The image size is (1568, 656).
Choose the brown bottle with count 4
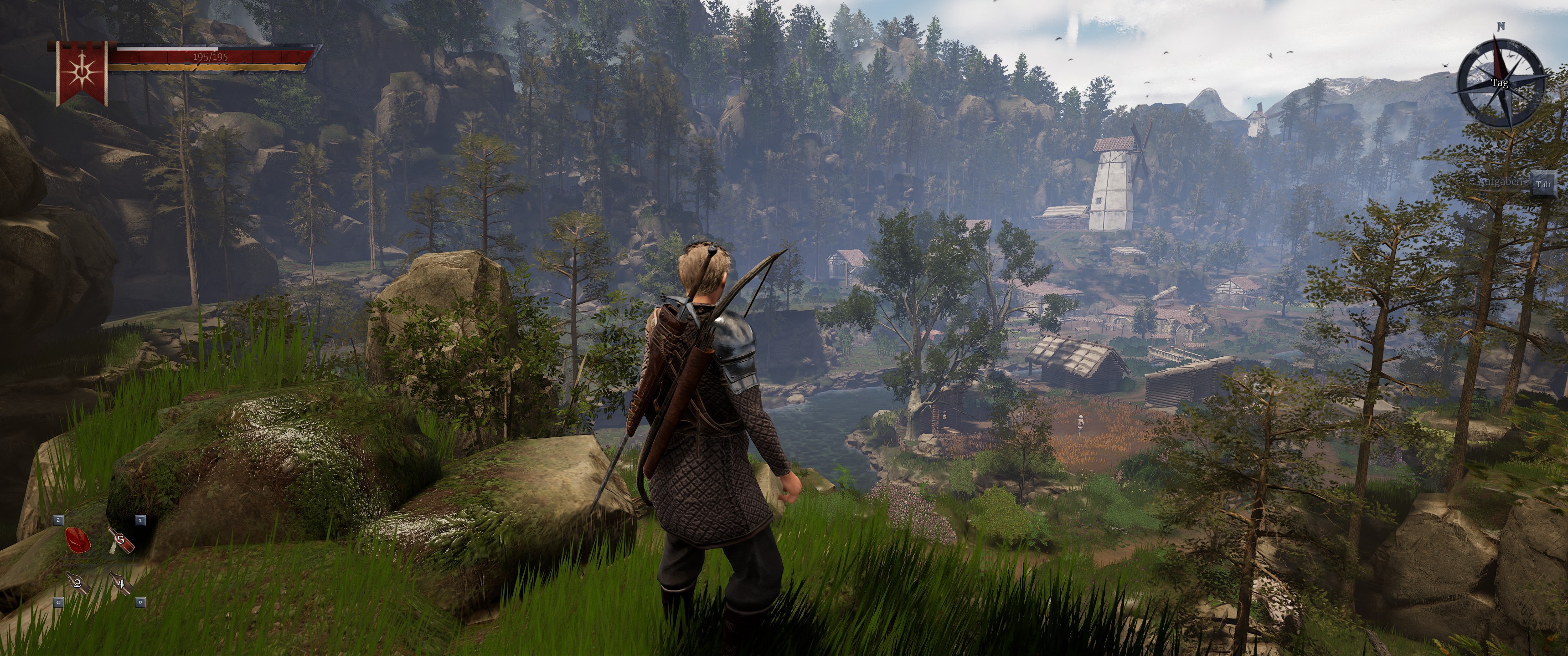tap(120, 583)
